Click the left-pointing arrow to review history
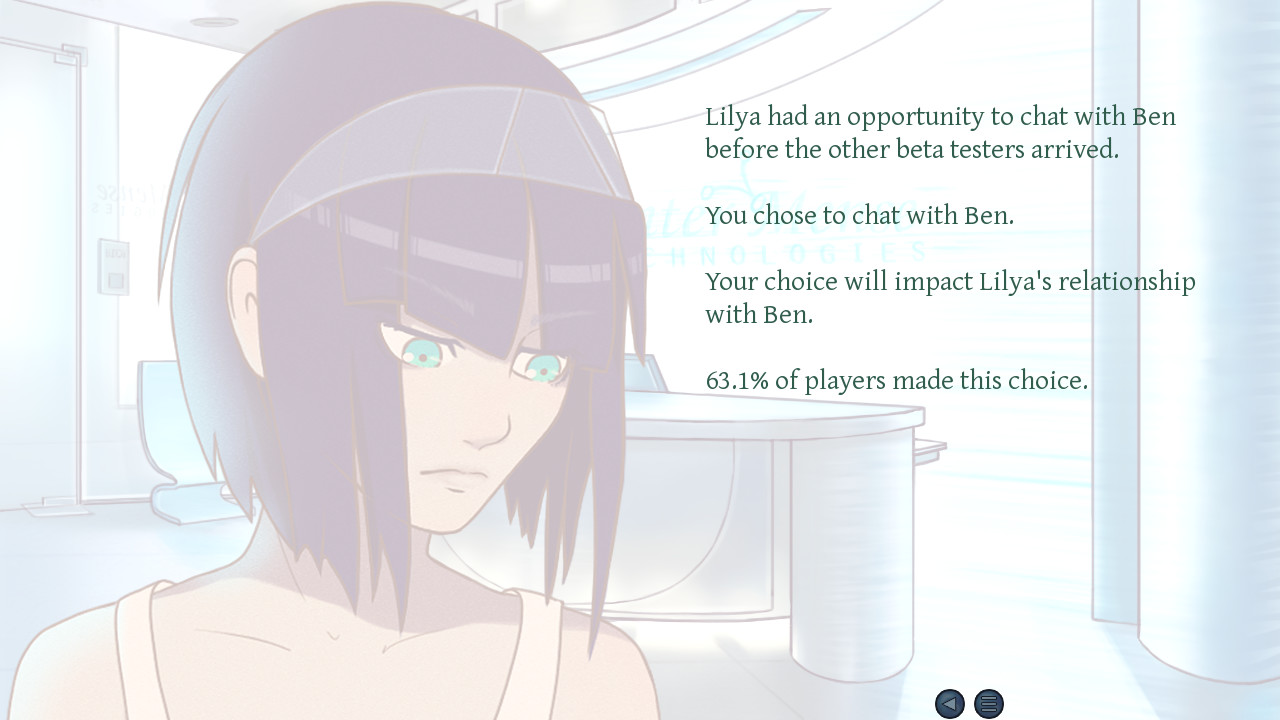The width and height of the screenshot is (1280, 720). coord(950,704)
